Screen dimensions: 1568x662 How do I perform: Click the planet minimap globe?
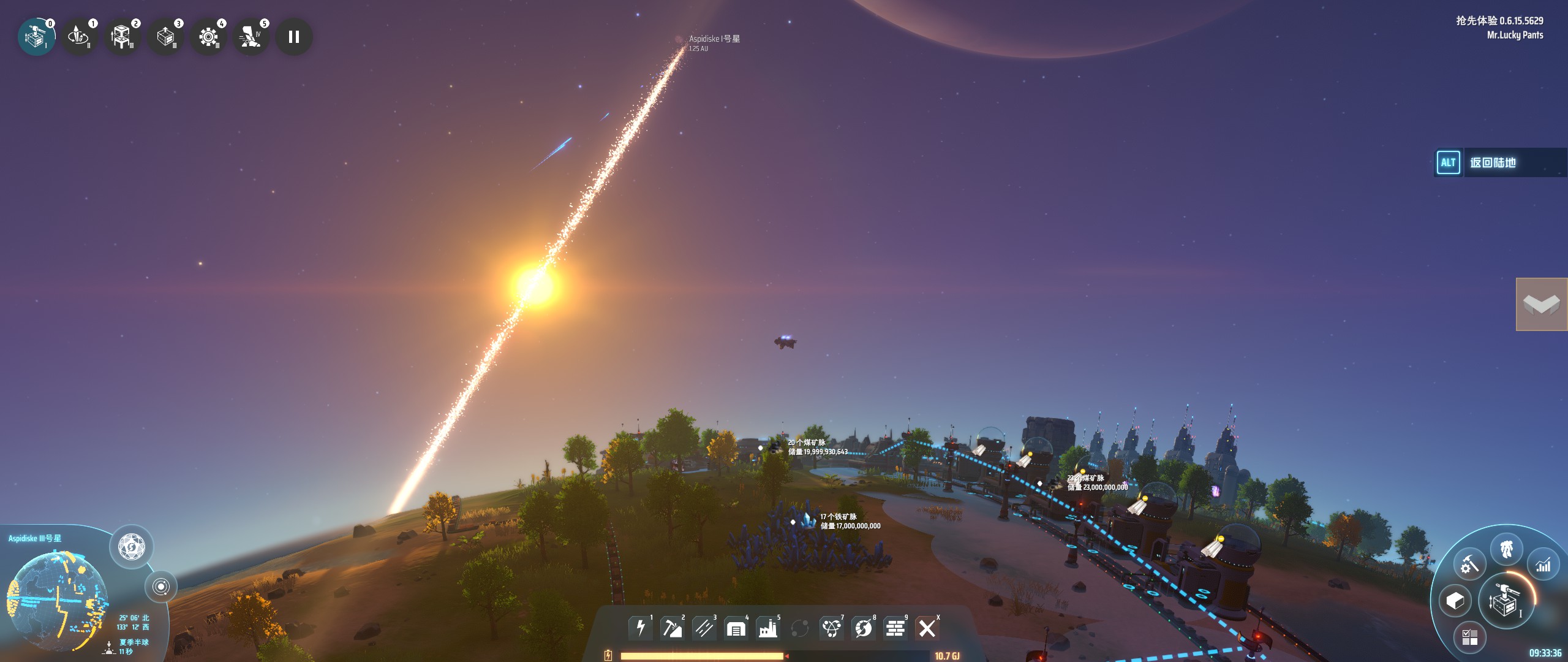click(57, 599)
